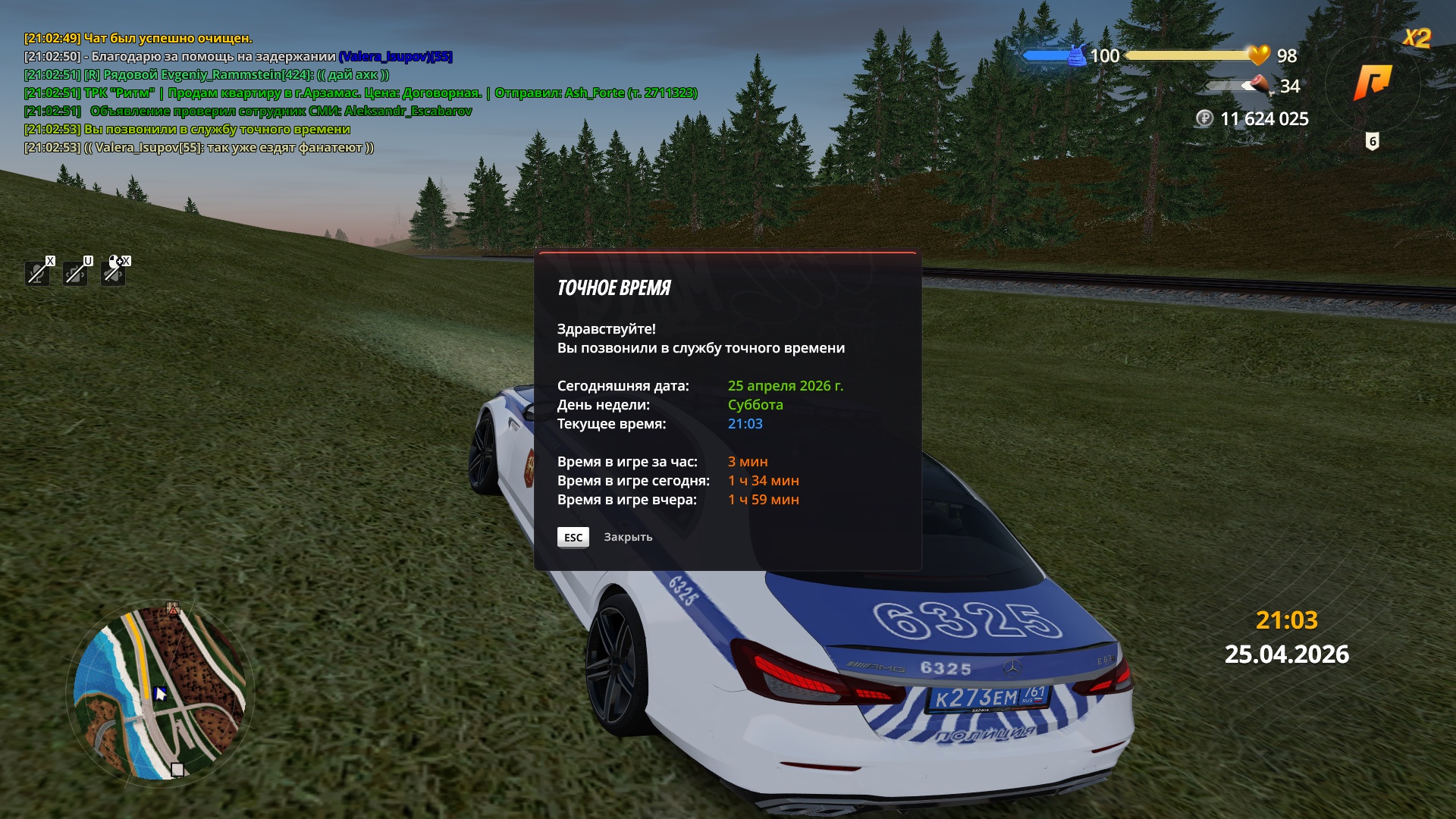Close the exact time dialog via Закрыть
This screenshot has width=1456, height=819.
[x=627, y=537]
